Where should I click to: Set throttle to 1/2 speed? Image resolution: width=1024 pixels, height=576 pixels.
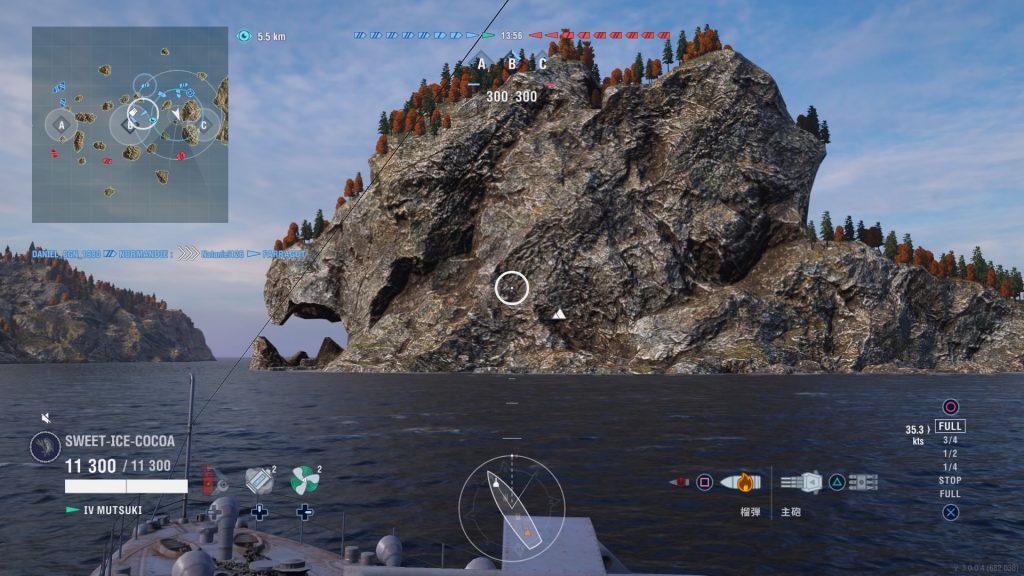949,453
